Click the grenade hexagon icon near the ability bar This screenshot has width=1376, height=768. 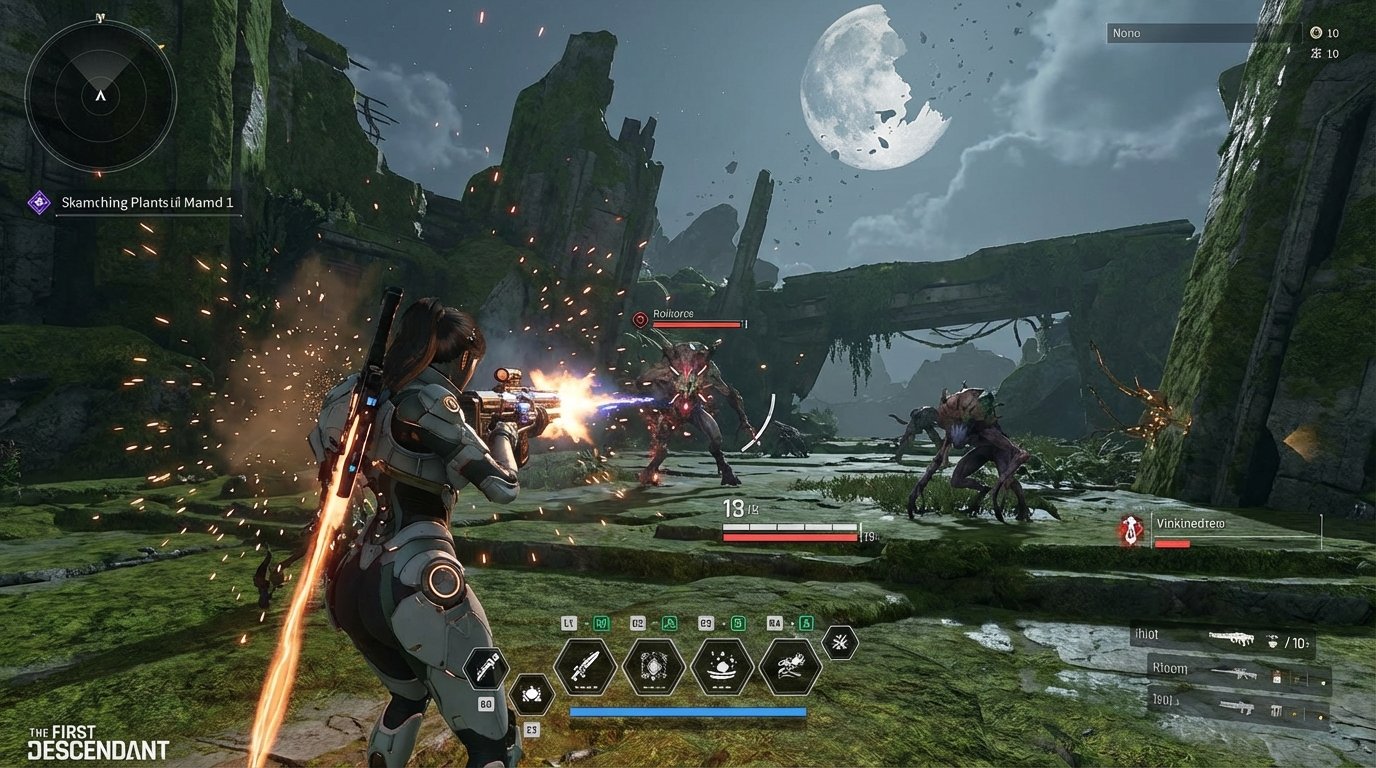(532, 695)
